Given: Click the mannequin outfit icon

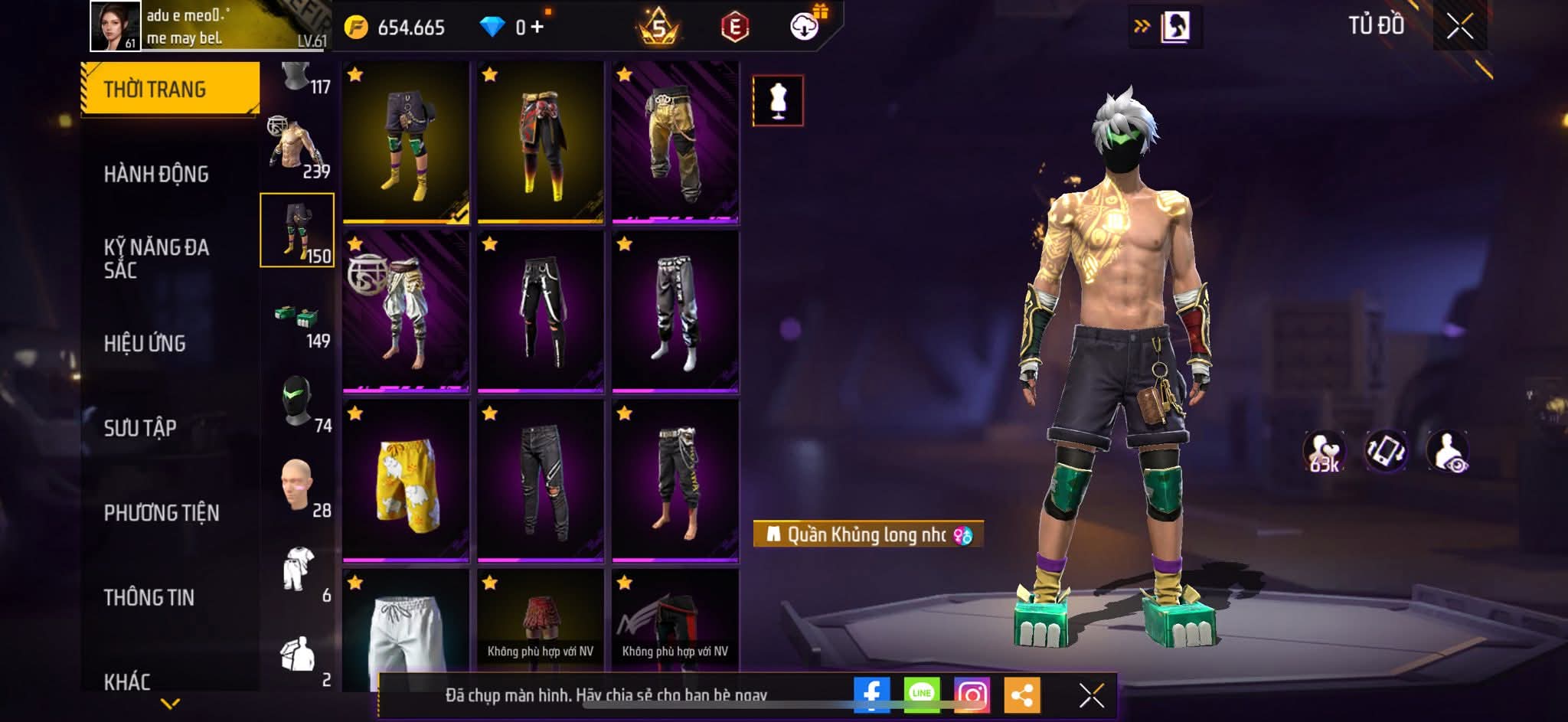Looking at the screenshot, I should pos(778,100).
